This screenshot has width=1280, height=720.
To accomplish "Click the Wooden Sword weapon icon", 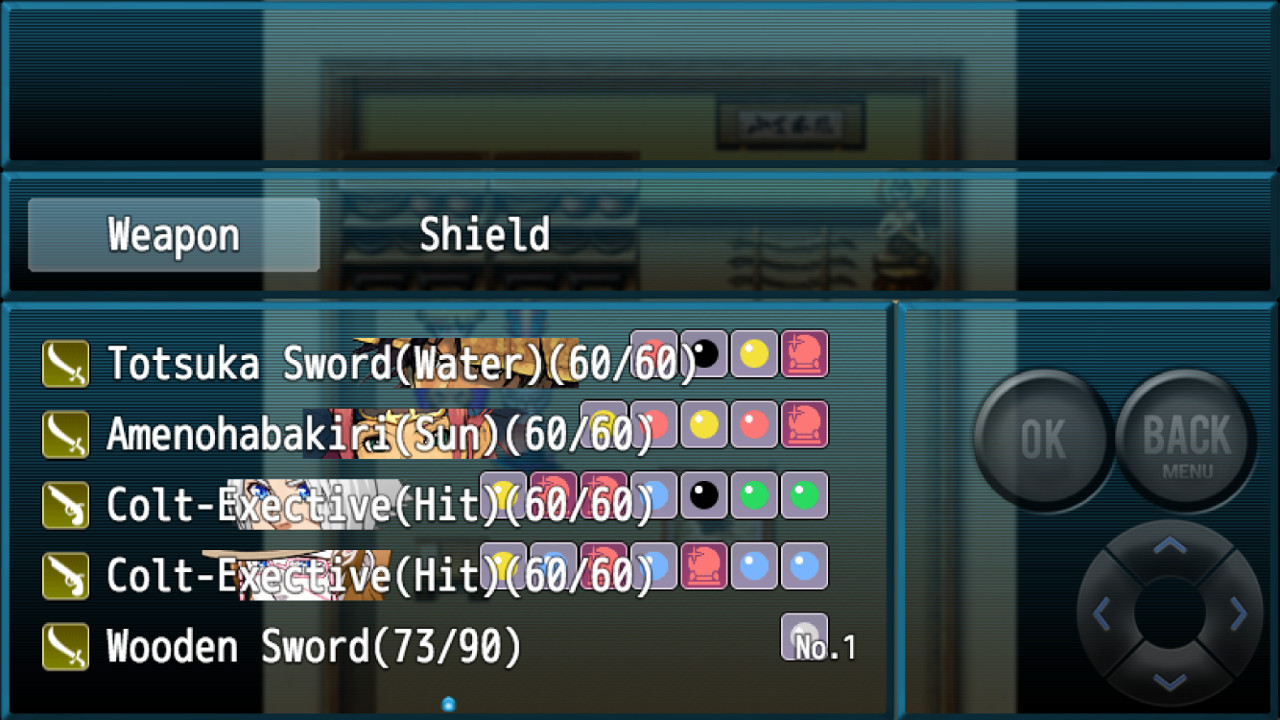I will click(64, 647).
